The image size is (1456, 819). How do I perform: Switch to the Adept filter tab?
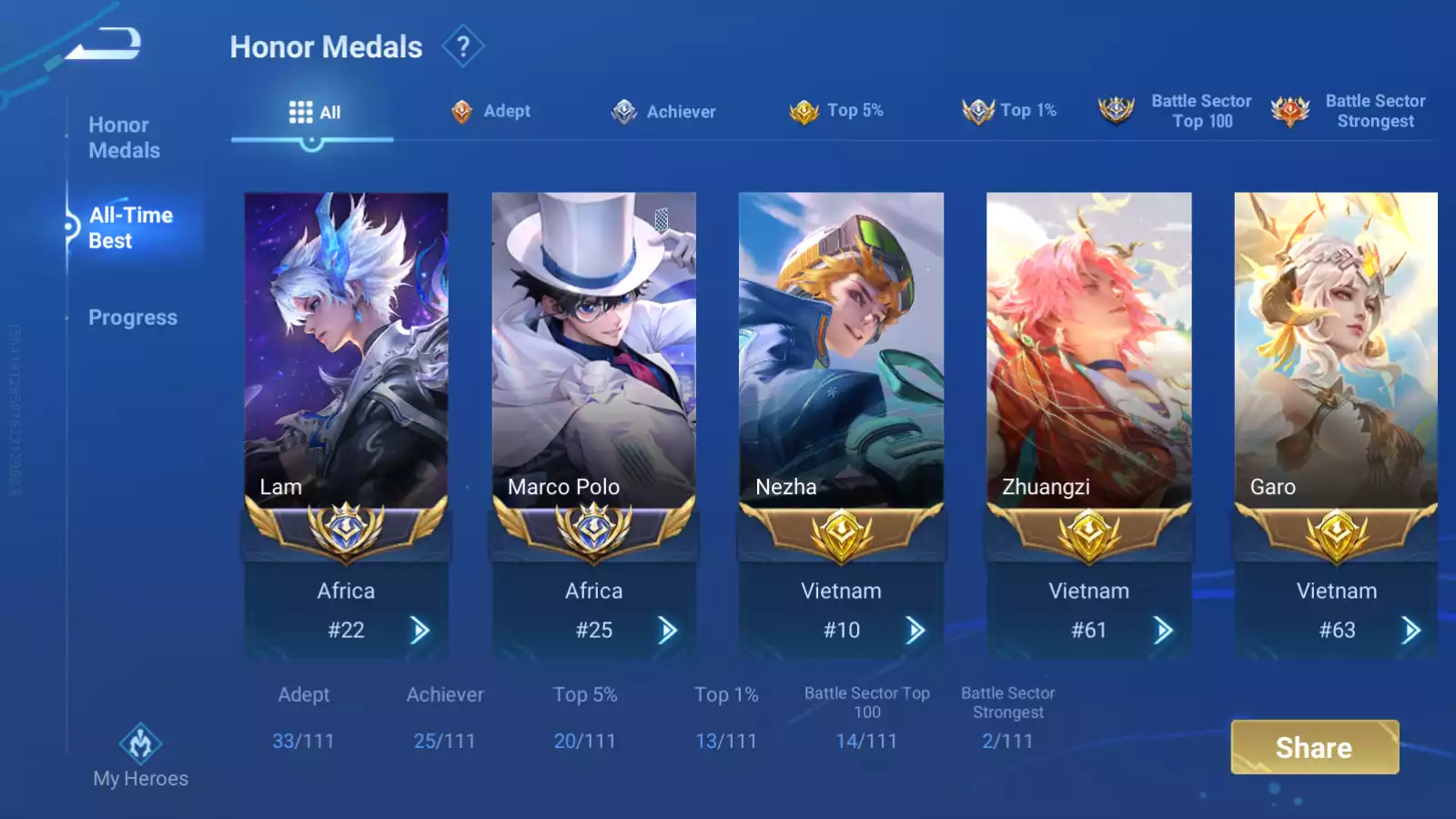tap(491, 111)
